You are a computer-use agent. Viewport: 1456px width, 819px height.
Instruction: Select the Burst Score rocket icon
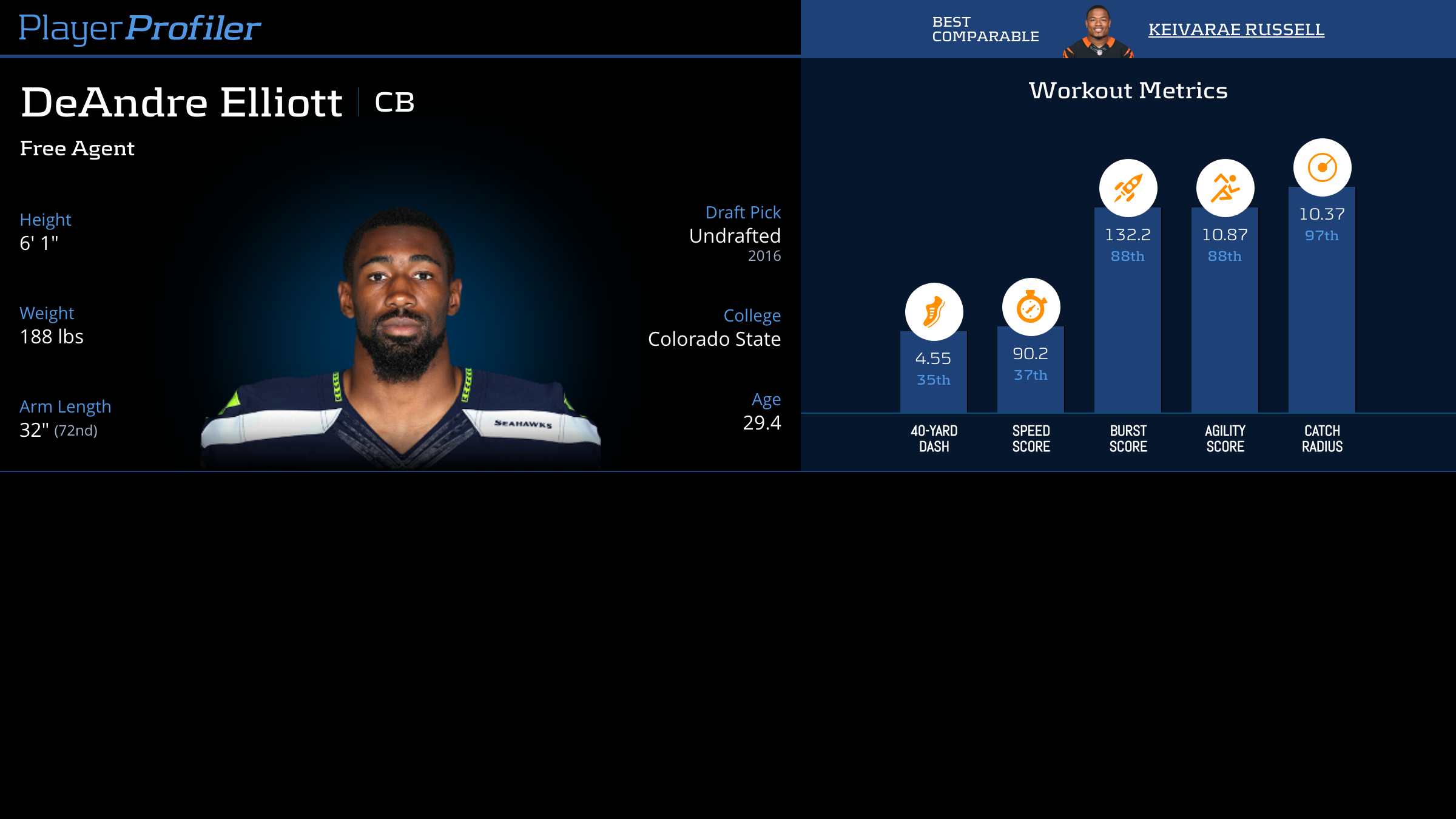[1128, 188]
